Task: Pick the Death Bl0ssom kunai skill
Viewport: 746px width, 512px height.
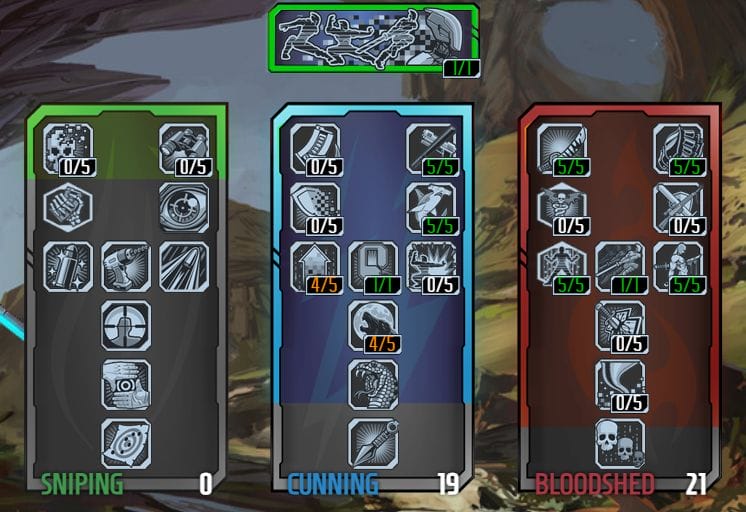Action: pyautogui.click(x=373, y=443)
